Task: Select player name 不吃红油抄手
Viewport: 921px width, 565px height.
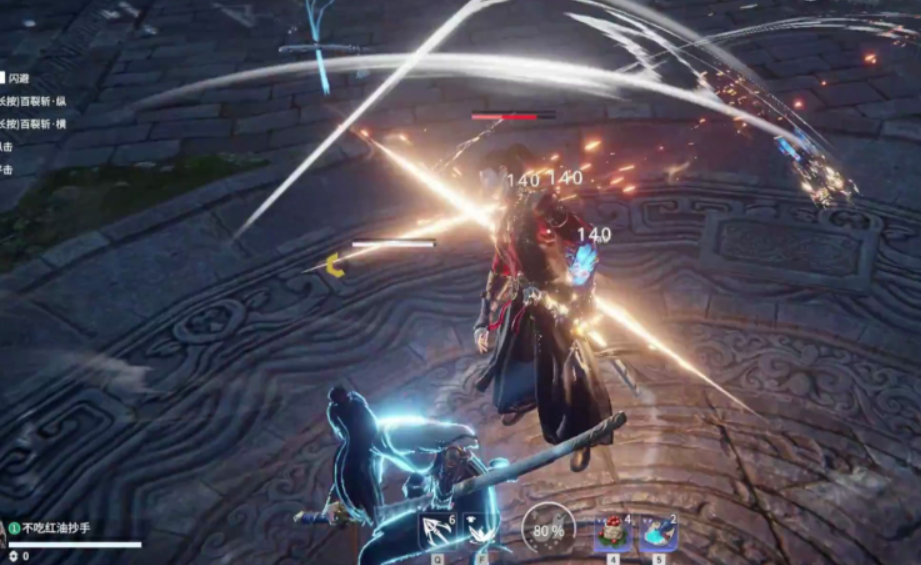Action: (x=56, y=528)
